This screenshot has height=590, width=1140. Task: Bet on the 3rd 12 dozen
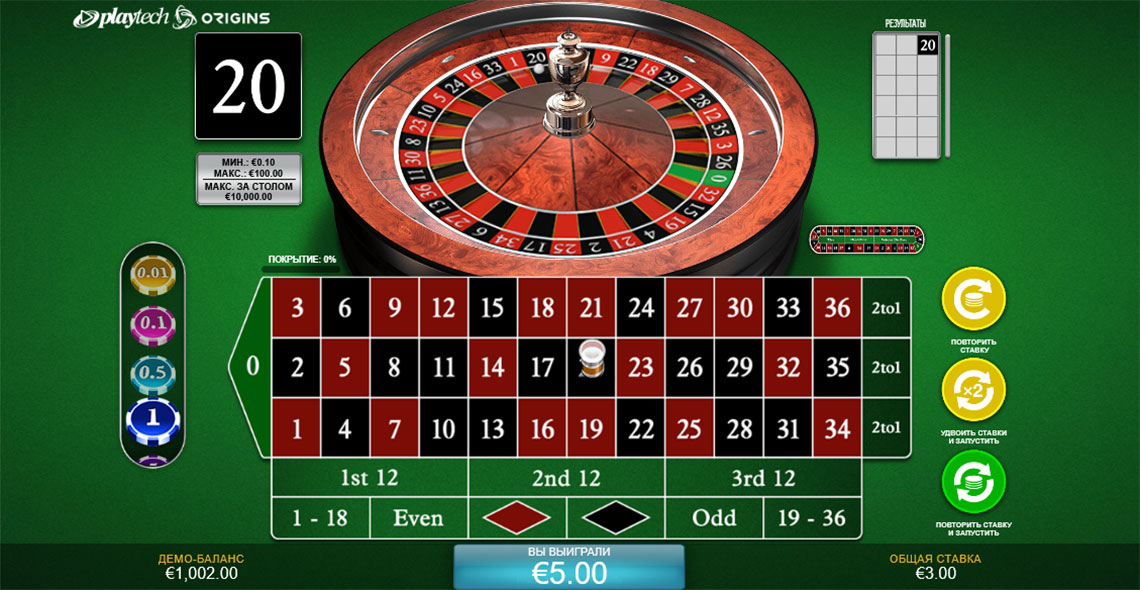763,478
